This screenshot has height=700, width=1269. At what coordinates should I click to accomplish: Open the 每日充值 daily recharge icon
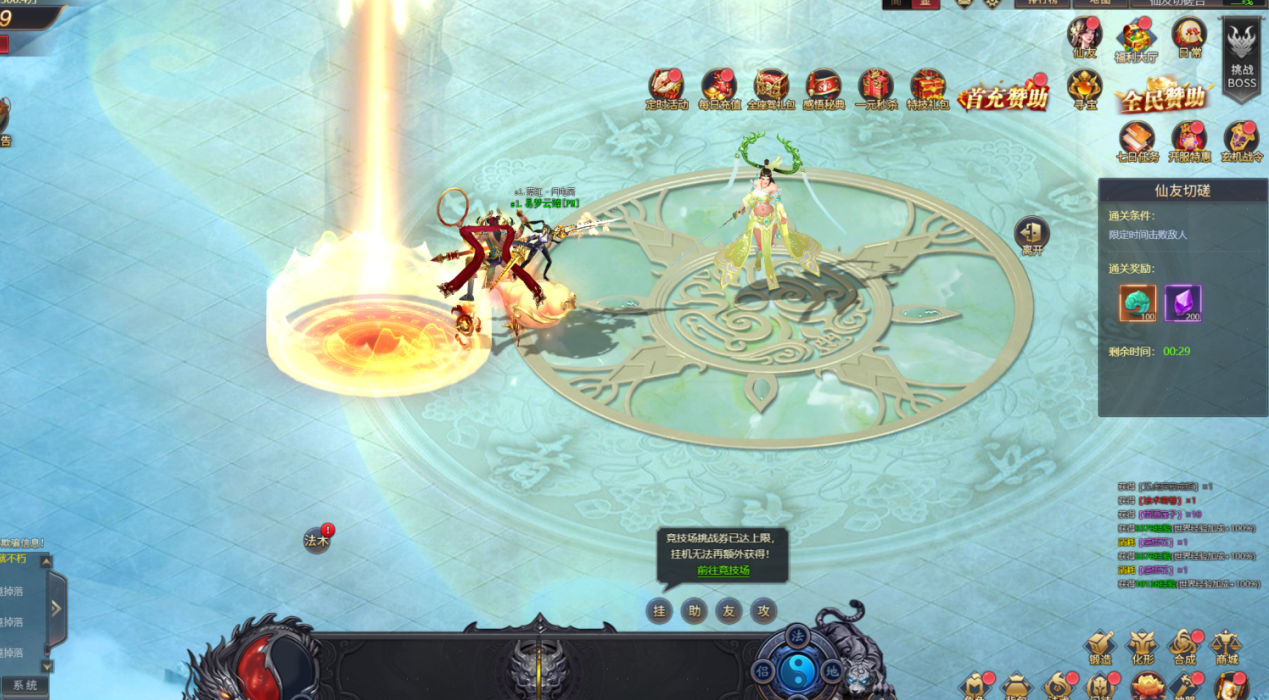[718, 87]
